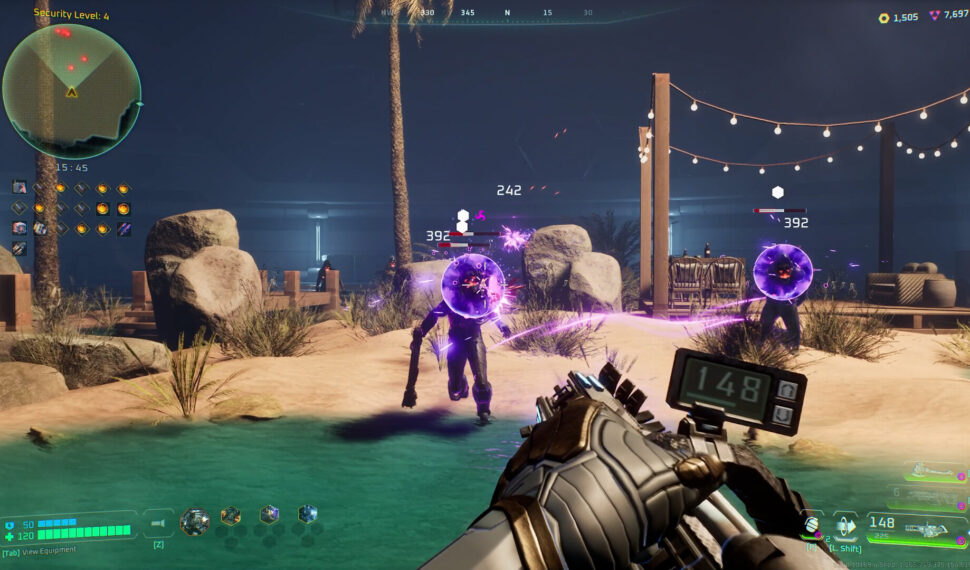Screen dimensions: 970x570
Task: Click the gold currency icon
Action: (883, 17)
